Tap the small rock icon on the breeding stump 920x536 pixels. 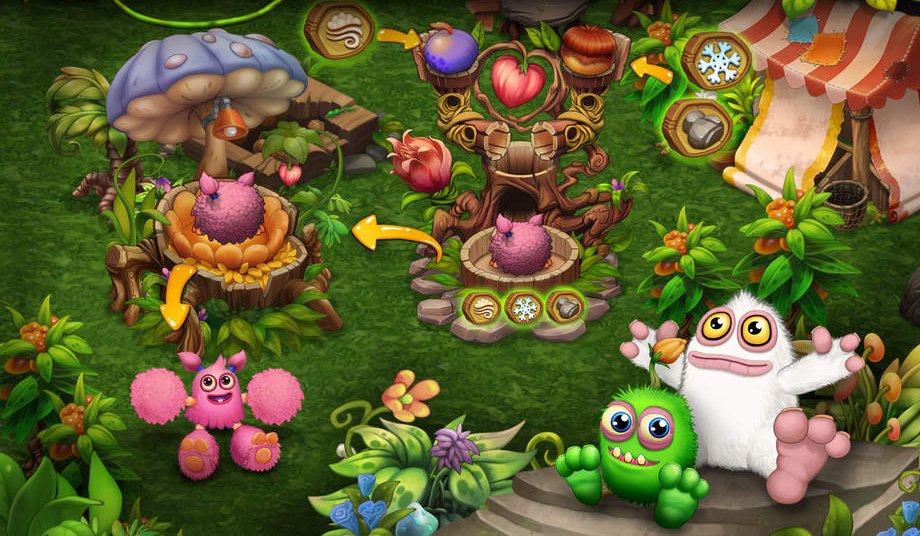565,306
